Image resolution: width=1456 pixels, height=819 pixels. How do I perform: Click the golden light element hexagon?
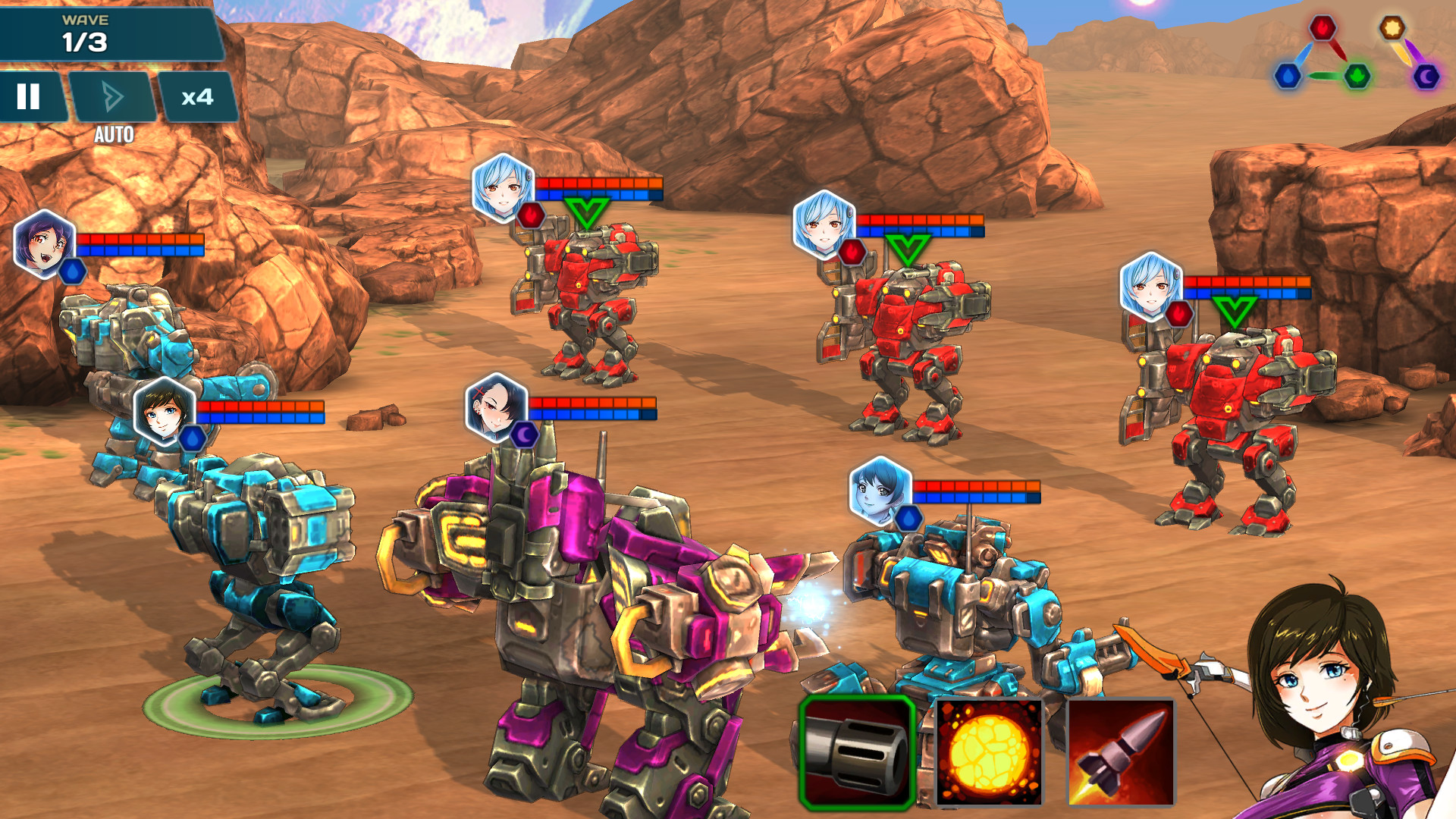1392,28
